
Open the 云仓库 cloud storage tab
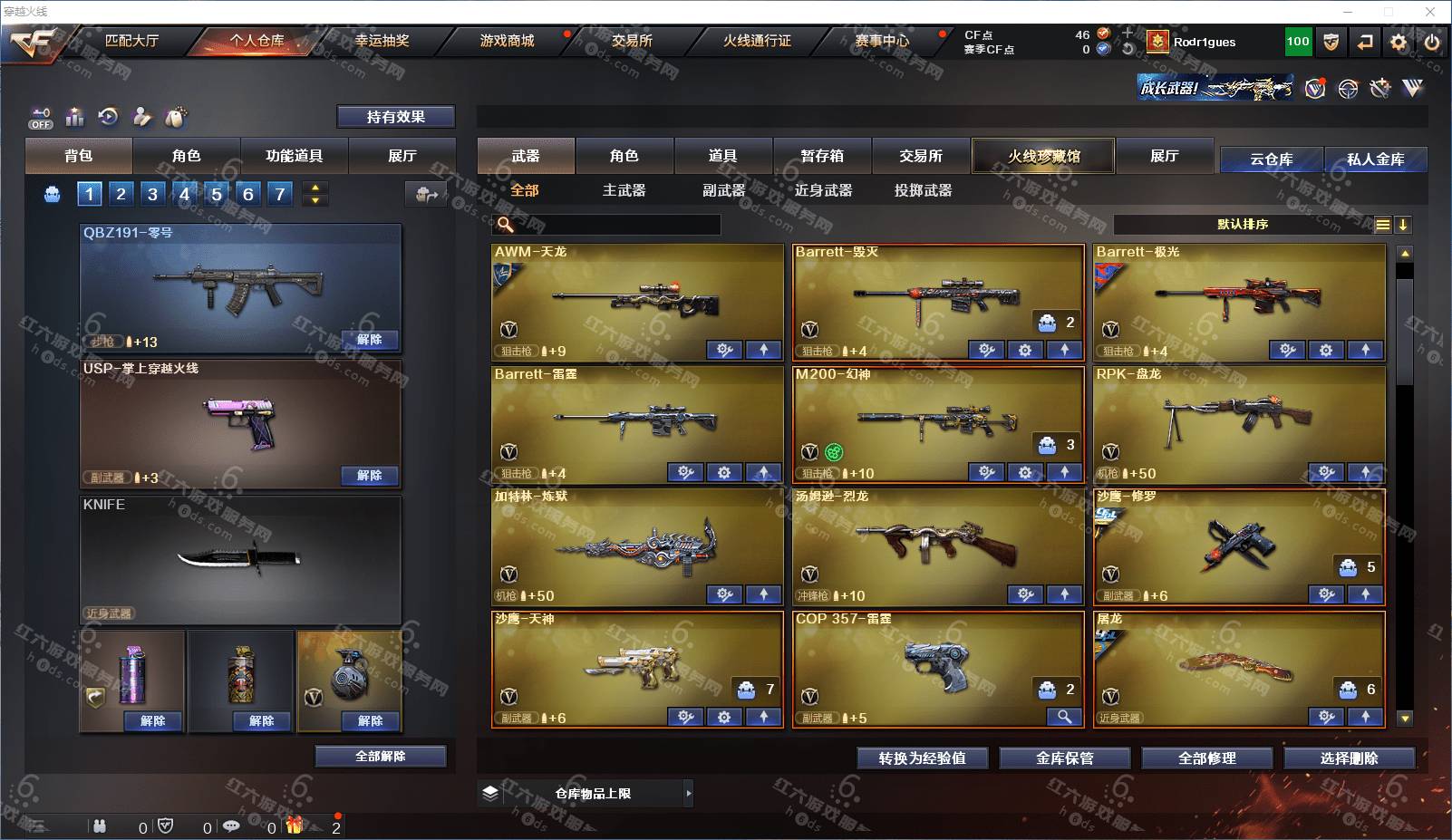1271,159
